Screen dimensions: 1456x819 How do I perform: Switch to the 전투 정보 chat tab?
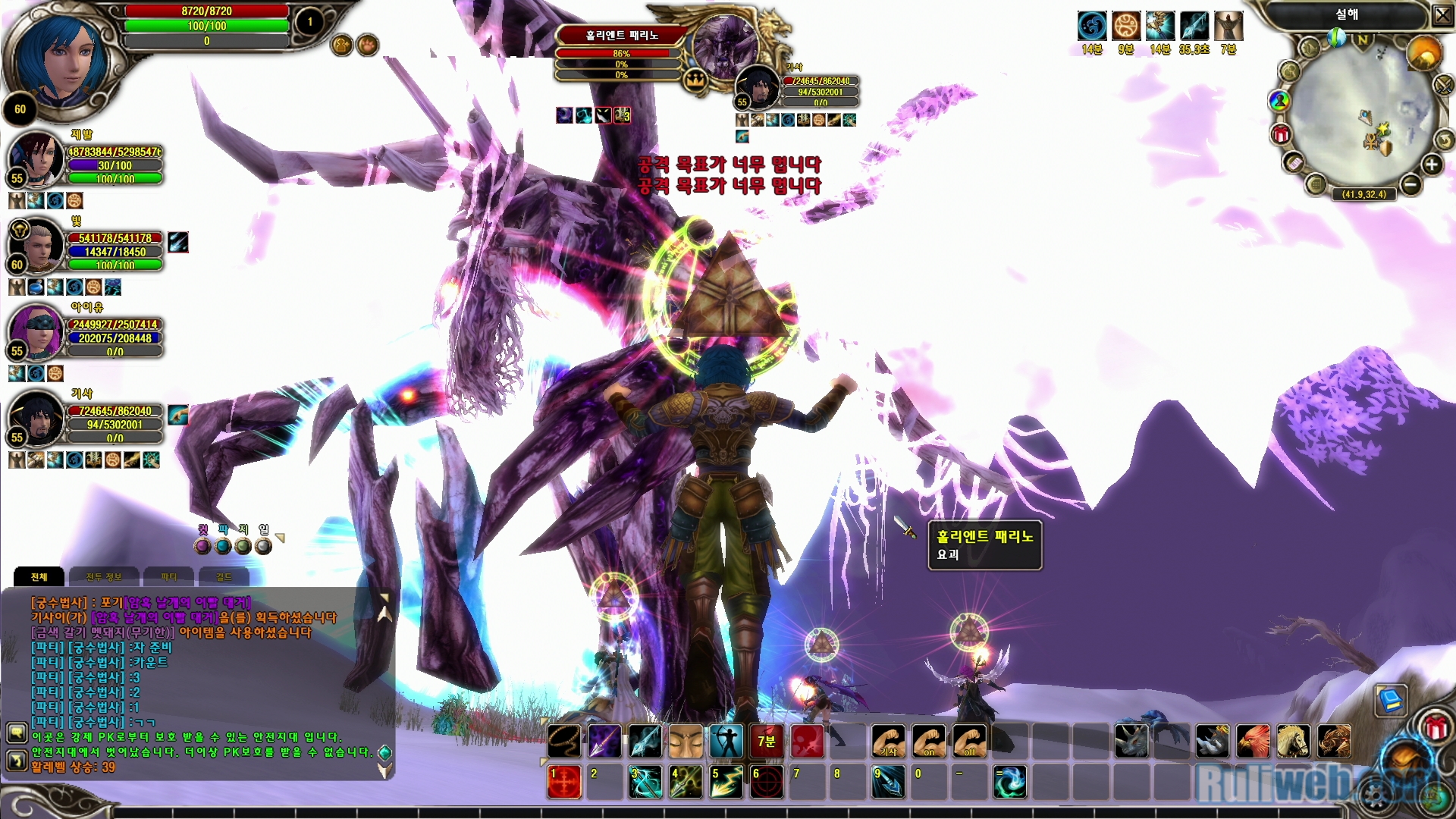pos(104,577)
